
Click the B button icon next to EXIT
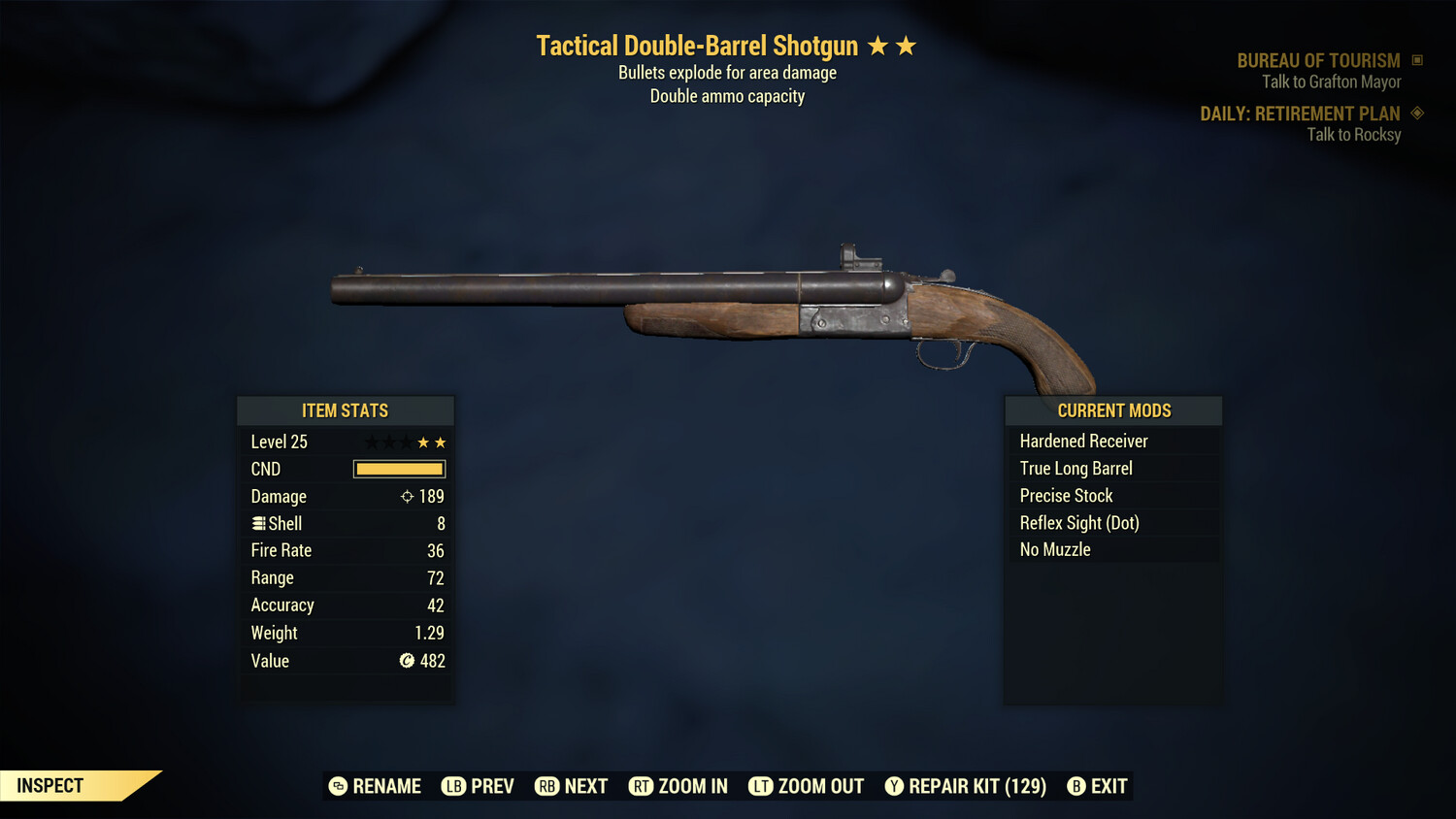[1075, 786]
